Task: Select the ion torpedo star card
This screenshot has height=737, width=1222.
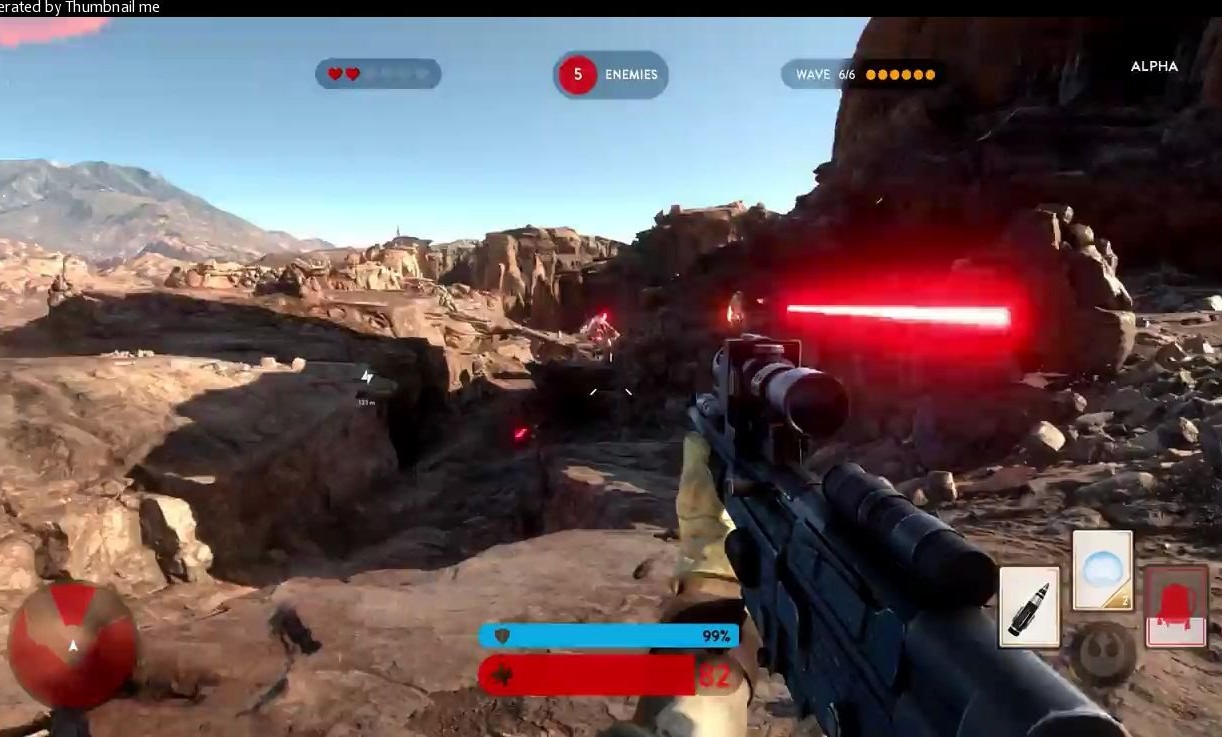Action: 1029,606
